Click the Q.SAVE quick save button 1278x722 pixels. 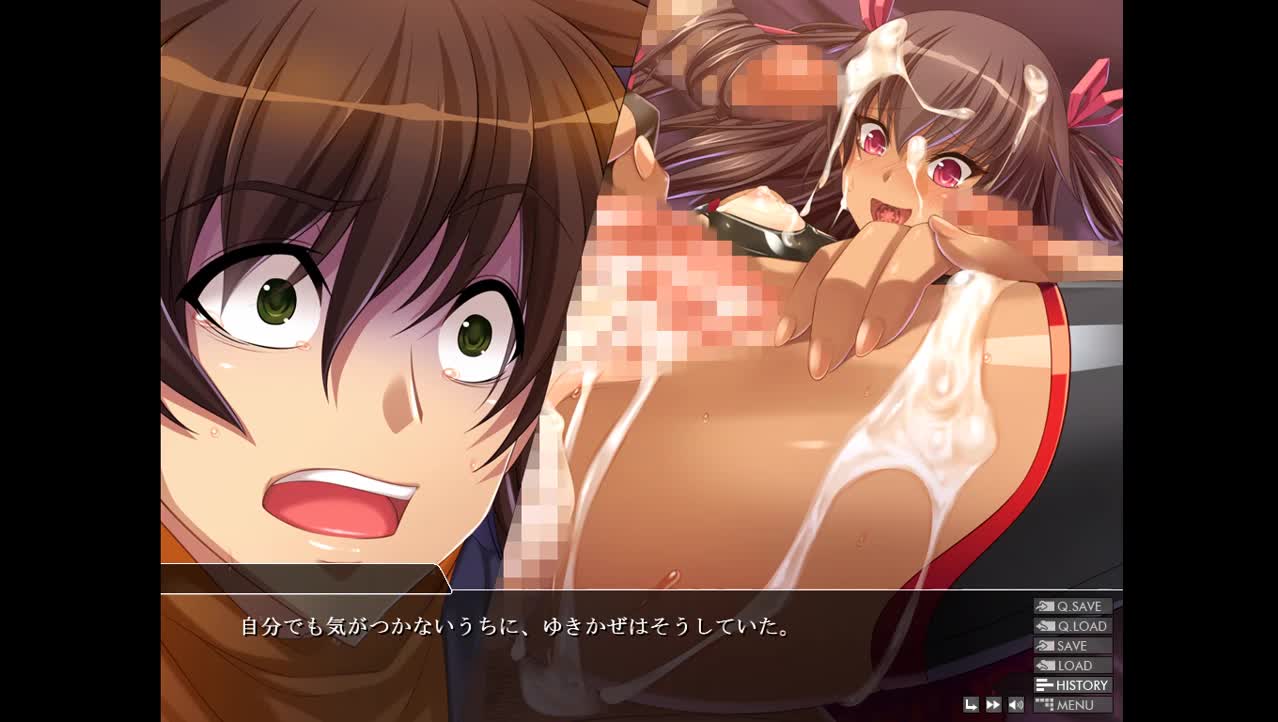pyautogui.click(x=1072, y=606)
